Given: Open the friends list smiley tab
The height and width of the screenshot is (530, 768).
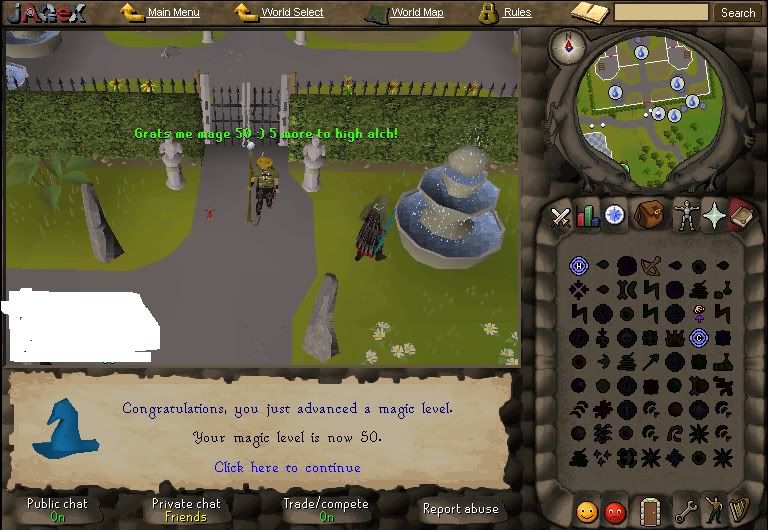Looking at the screenshot, I should 587,512.
